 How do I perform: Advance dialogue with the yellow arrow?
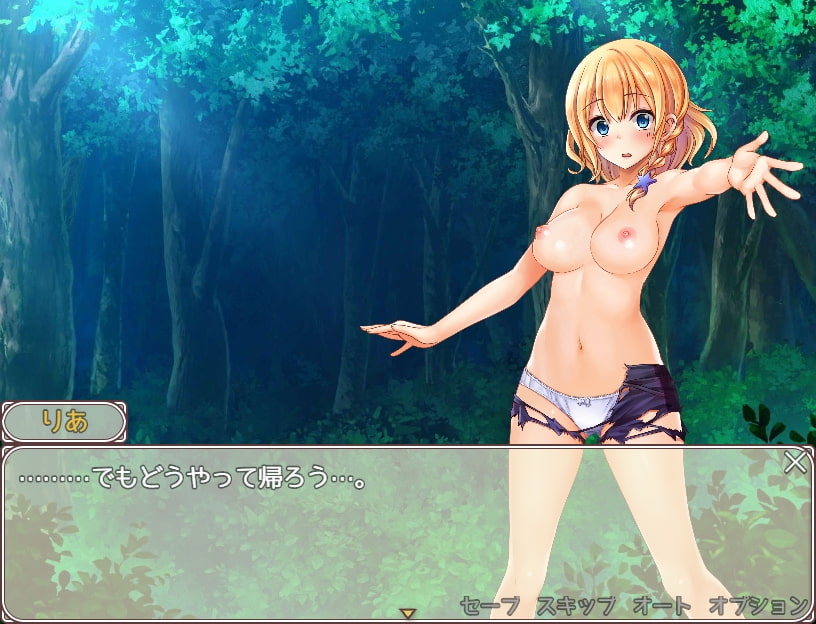pos(407,612)
